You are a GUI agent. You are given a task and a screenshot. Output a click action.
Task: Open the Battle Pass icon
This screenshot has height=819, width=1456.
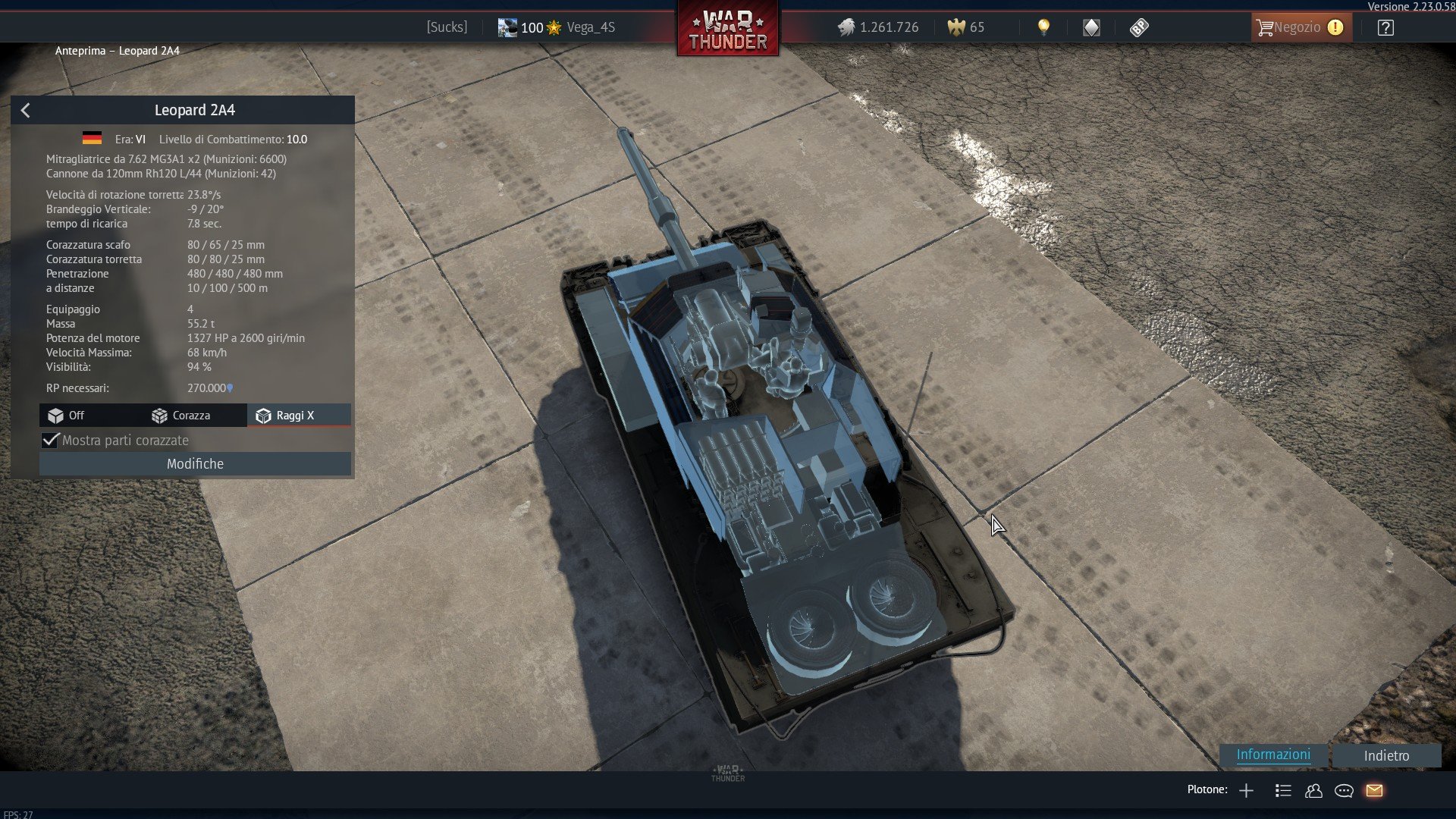click(x=1139, y=28)
